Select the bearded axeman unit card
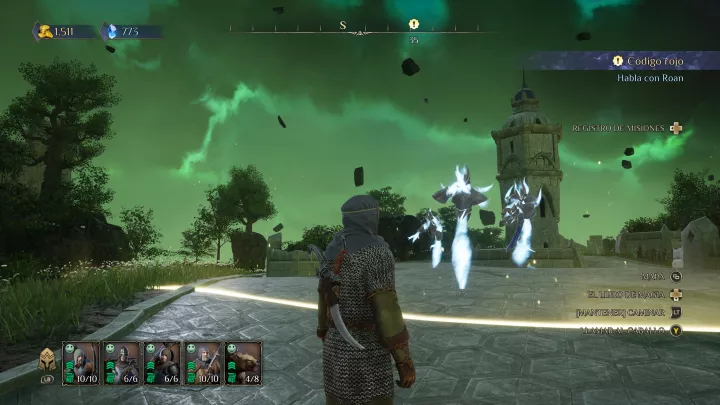Image resolution: width=720 pixels, height=405 pixels. tap(203, 363)
